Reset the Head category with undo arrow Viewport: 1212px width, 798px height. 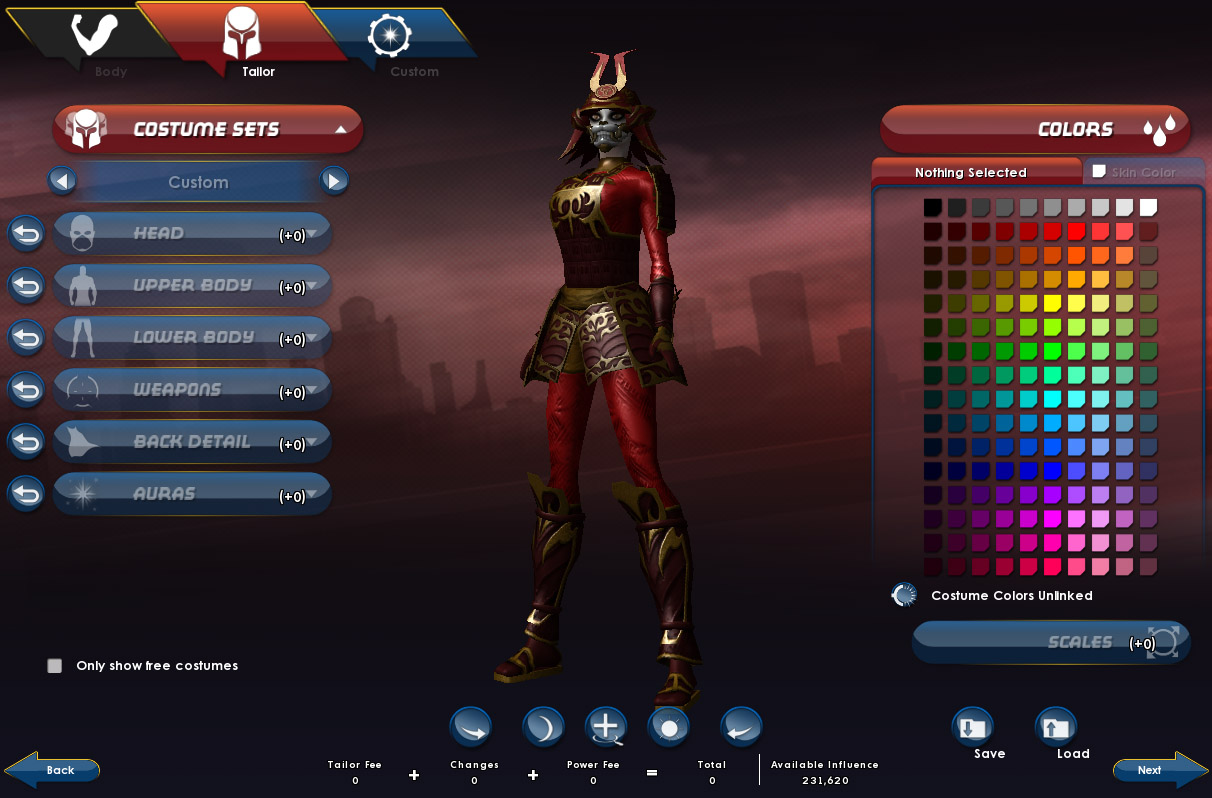[x=27, y=234]
